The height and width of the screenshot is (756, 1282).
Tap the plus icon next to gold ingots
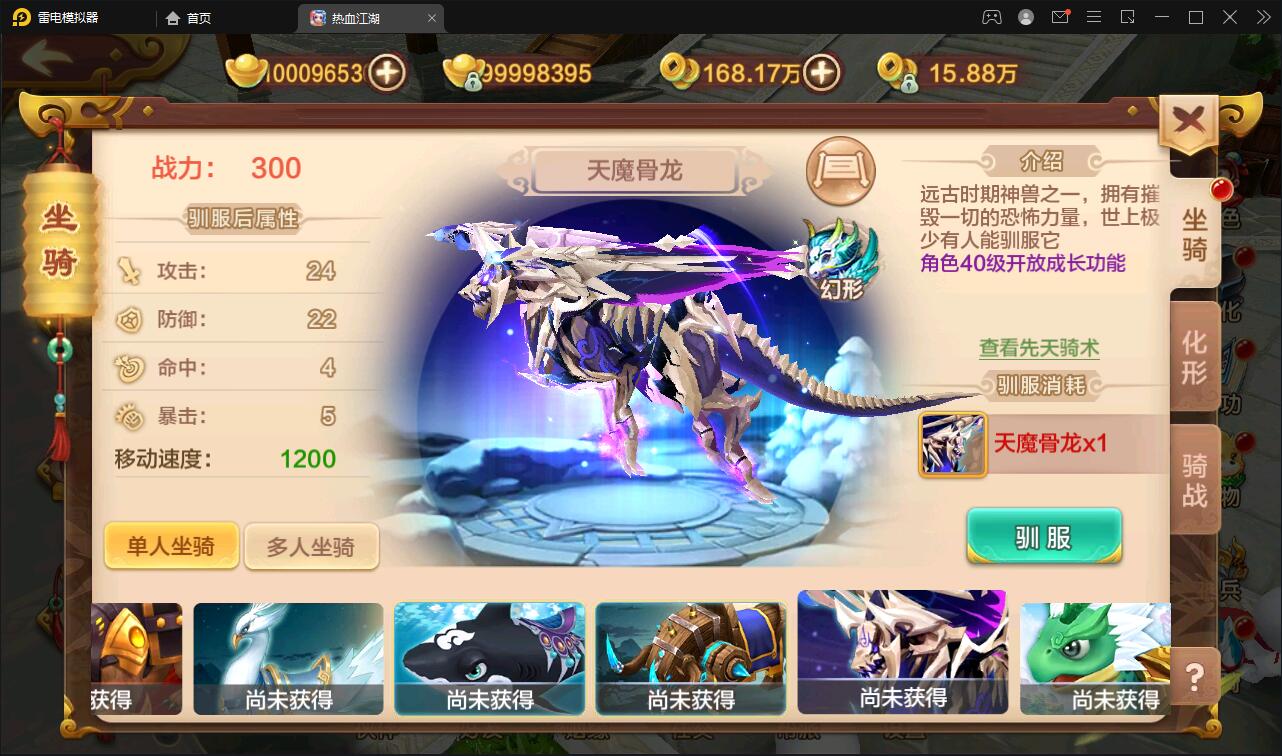pos(388,72)
